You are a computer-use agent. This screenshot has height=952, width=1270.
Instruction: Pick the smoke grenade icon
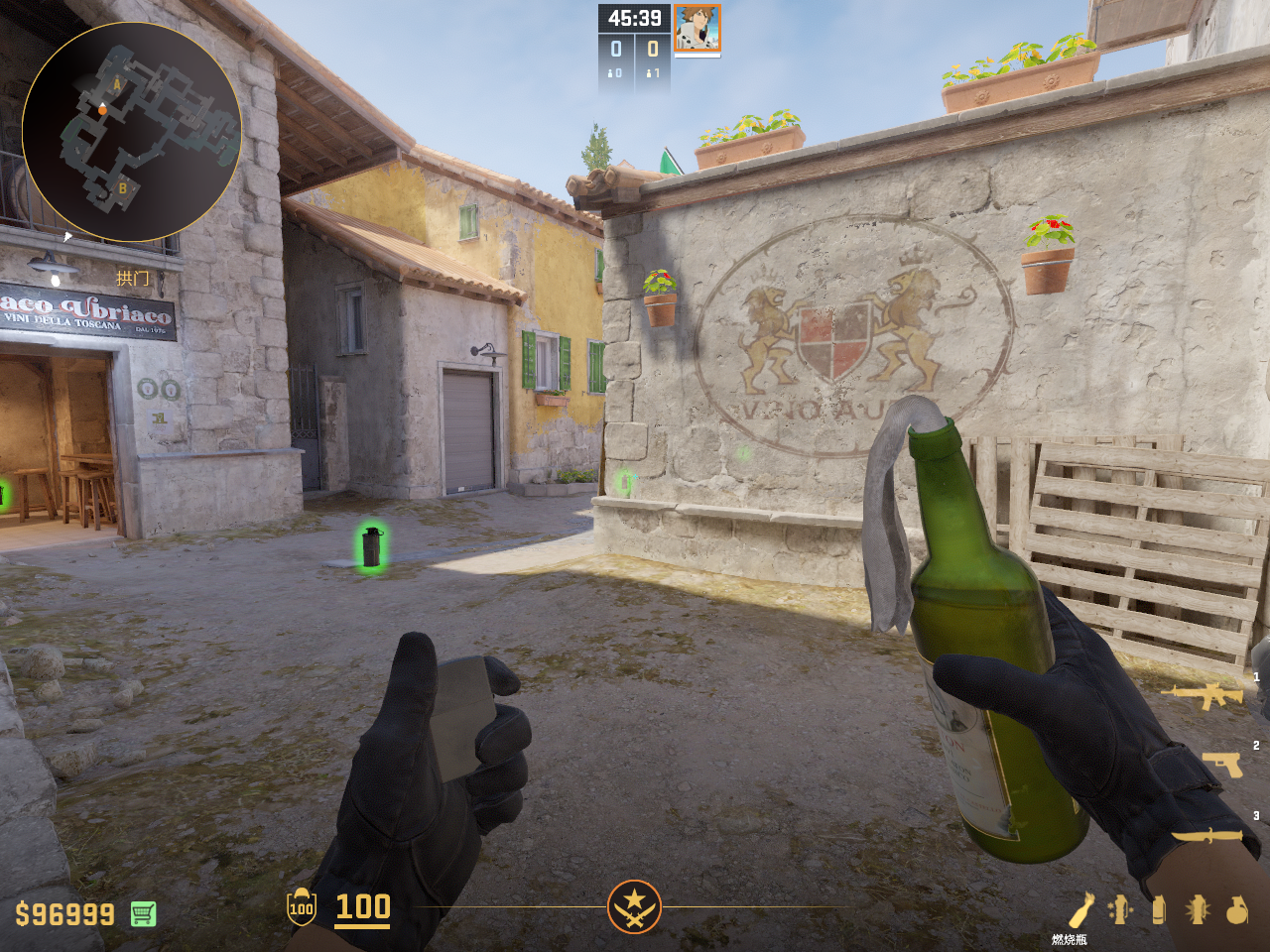[1159, 909]
